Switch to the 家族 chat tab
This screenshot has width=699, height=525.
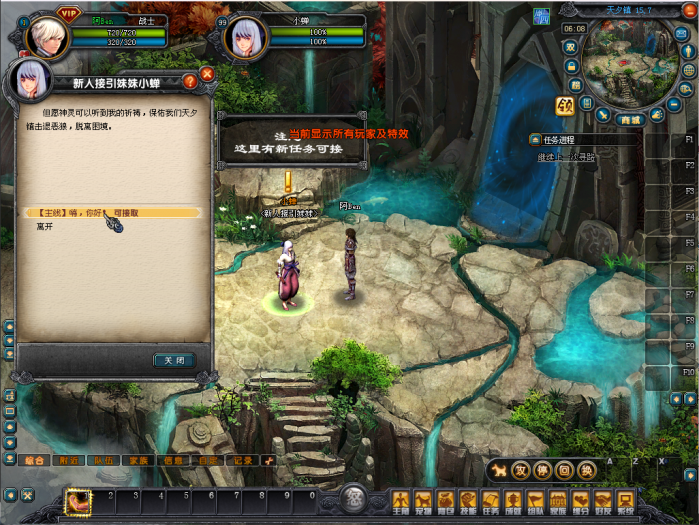pyautogui.click(x=138, y=460)
